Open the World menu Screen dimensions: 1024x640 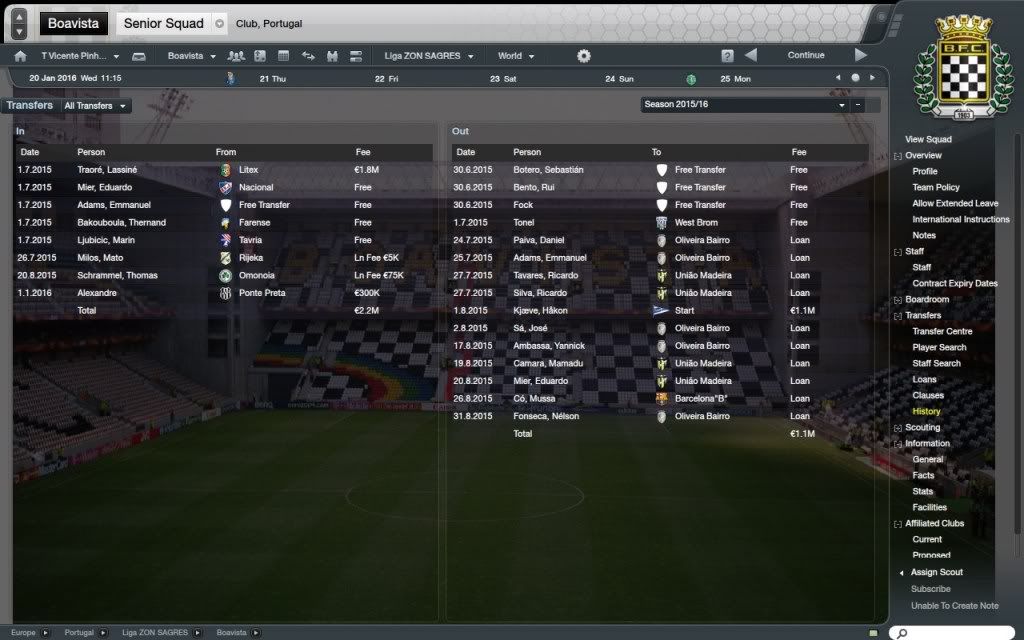(515, 56)
